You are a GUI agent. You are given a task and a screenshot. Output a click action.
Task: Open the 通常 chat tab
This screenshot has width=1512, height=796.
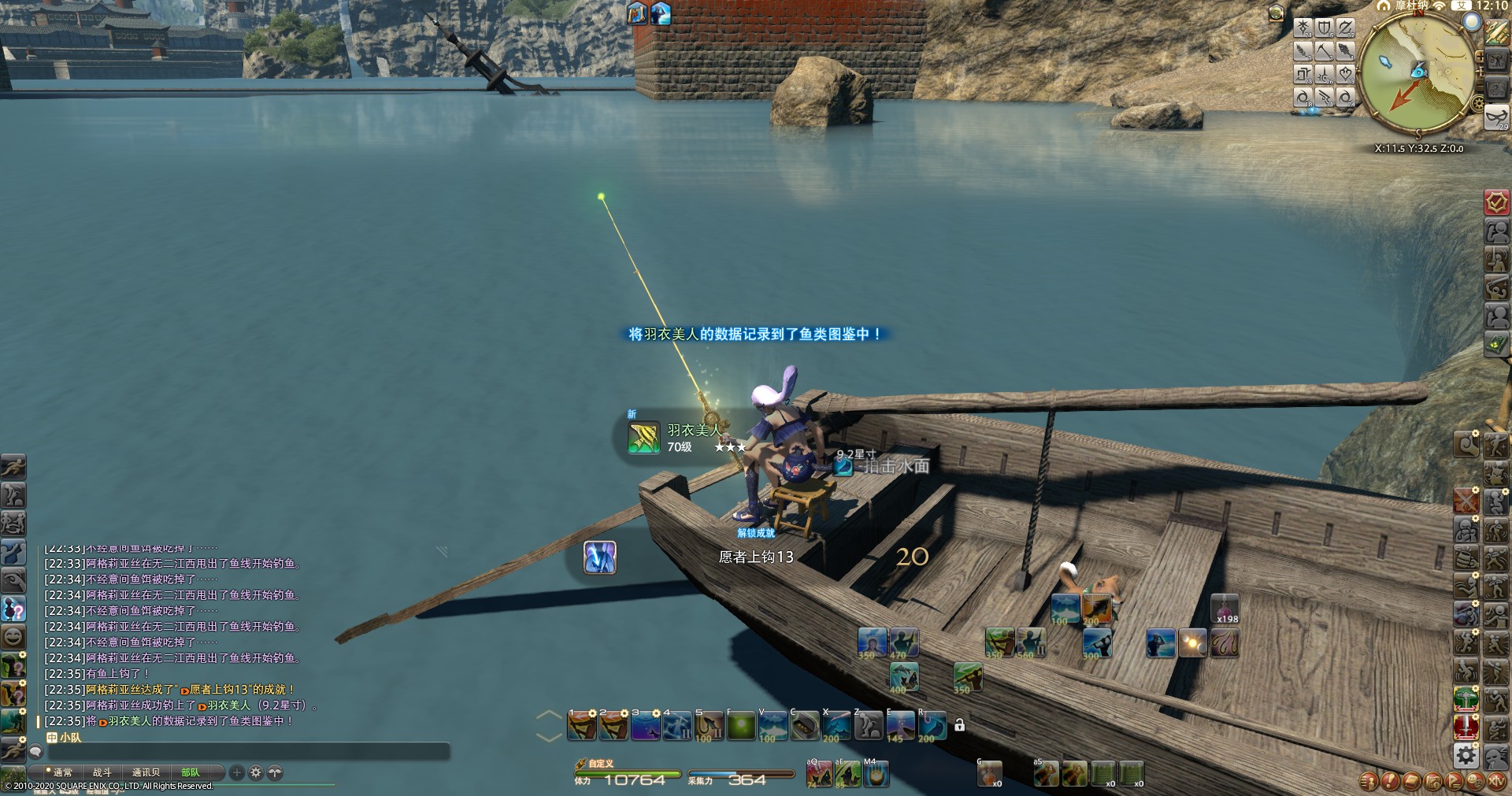click(x=62, y=772)
